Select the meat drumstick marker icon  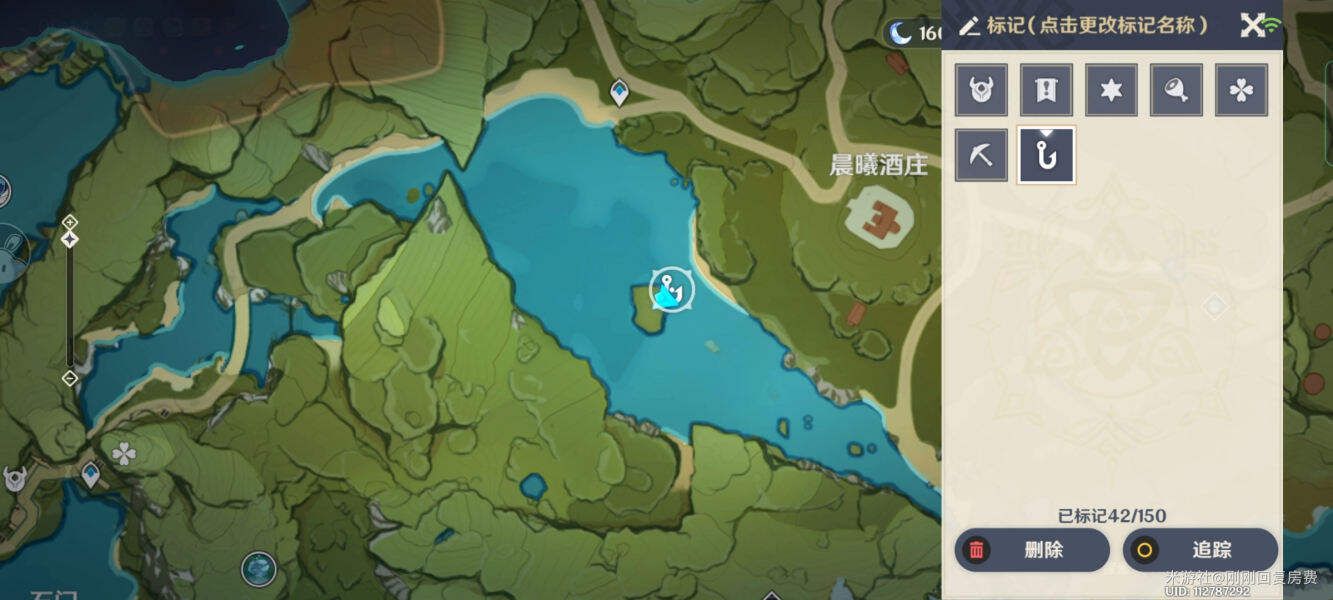click(1176, 90)
